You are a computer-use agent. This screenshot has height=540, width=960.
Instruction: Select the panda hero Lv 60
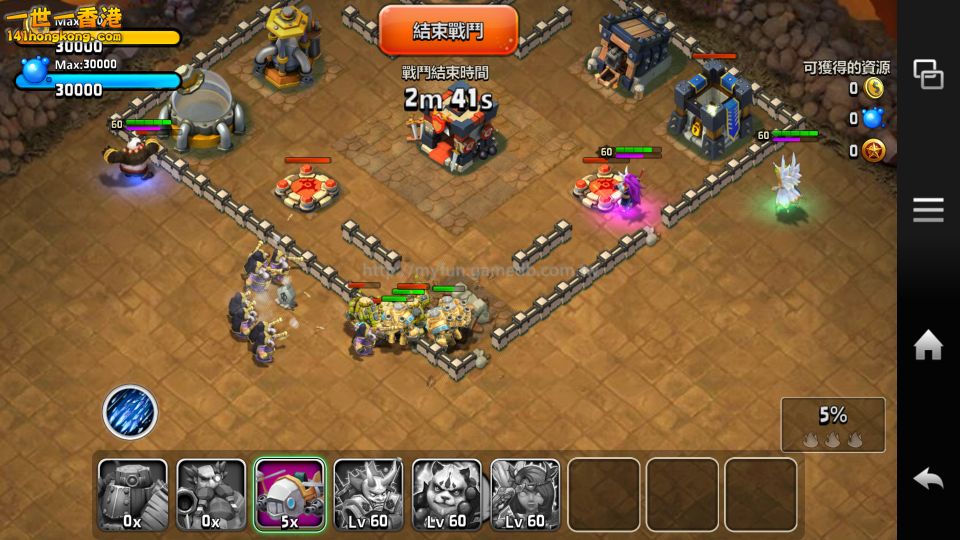click(x=447, y=494)
